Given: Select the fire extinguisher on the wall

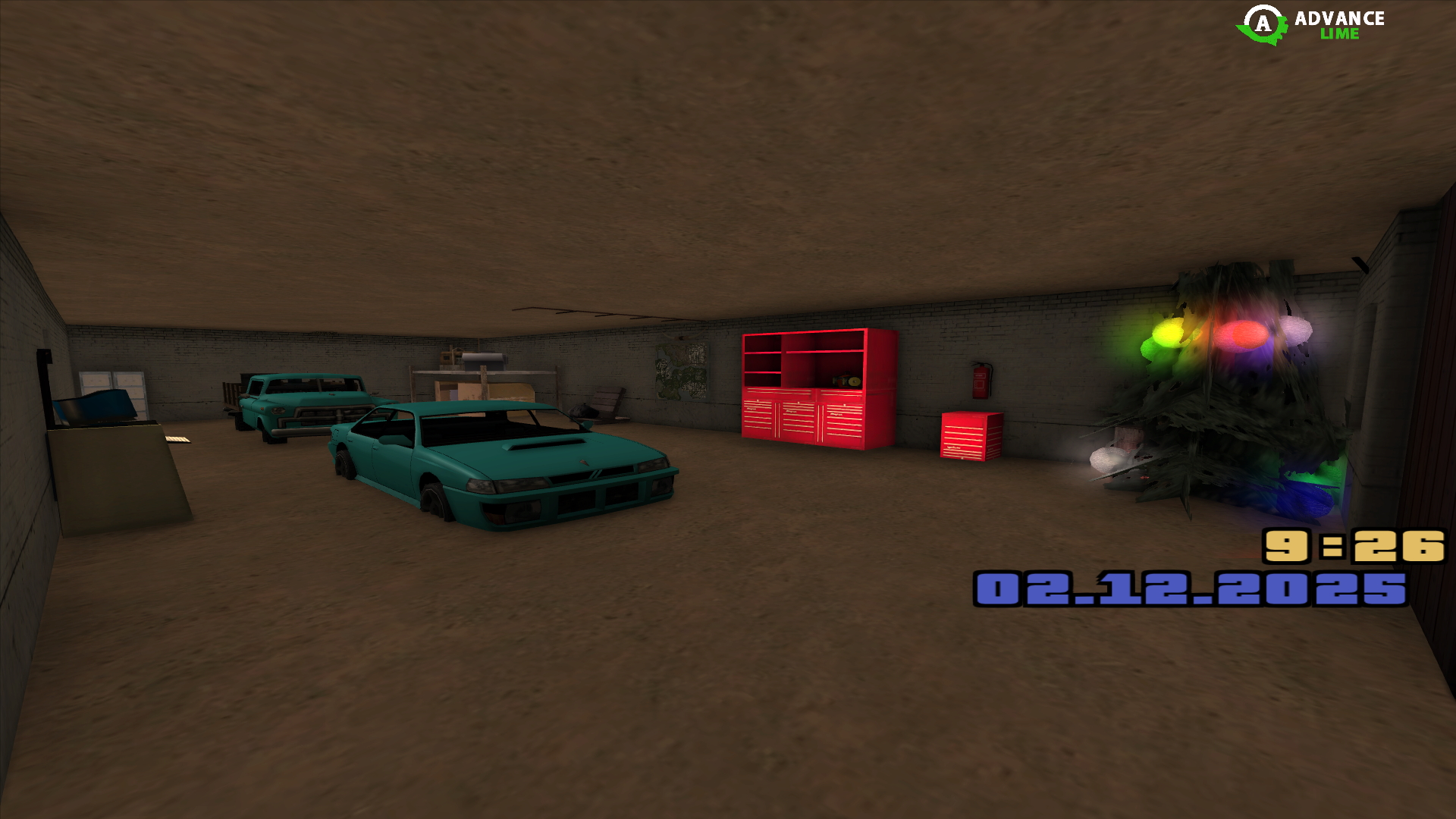Looking at the screenshot, I should coord(980,383).
